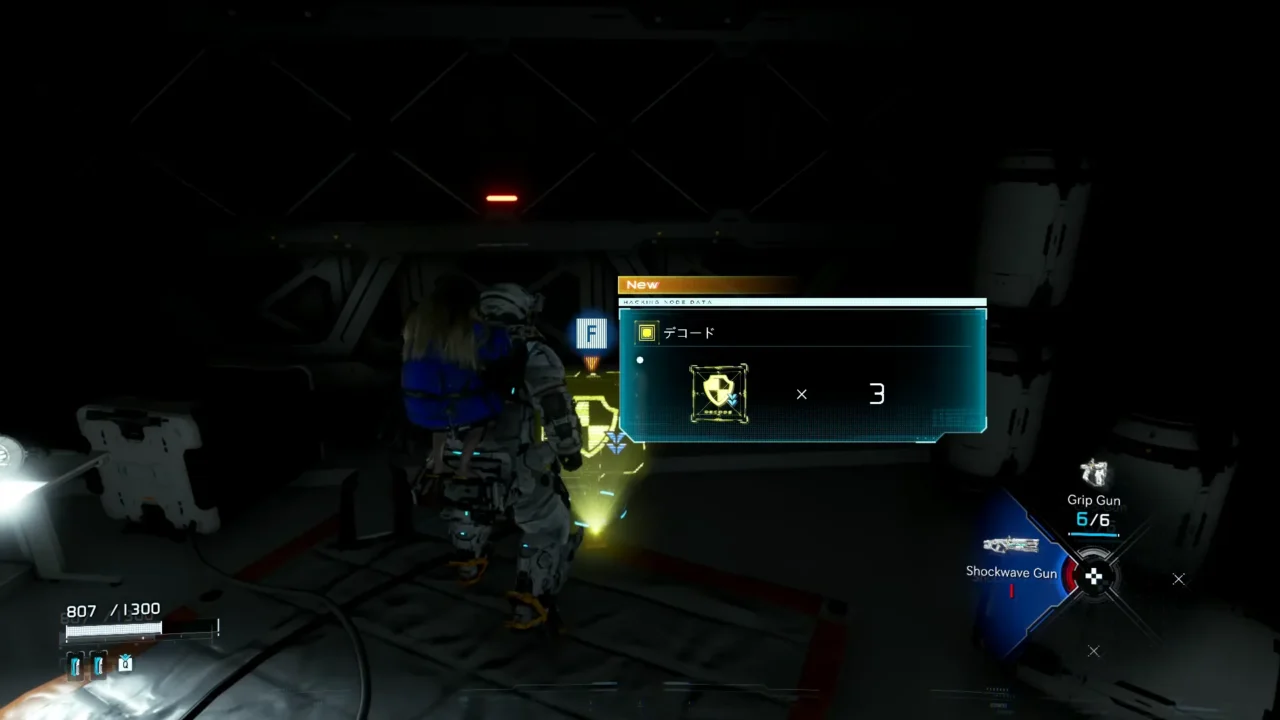This screenshot has height=720, width=1280.
Task: Open the New Decode pickup notification
Action: pyautogui.click(x=802, y=372)
